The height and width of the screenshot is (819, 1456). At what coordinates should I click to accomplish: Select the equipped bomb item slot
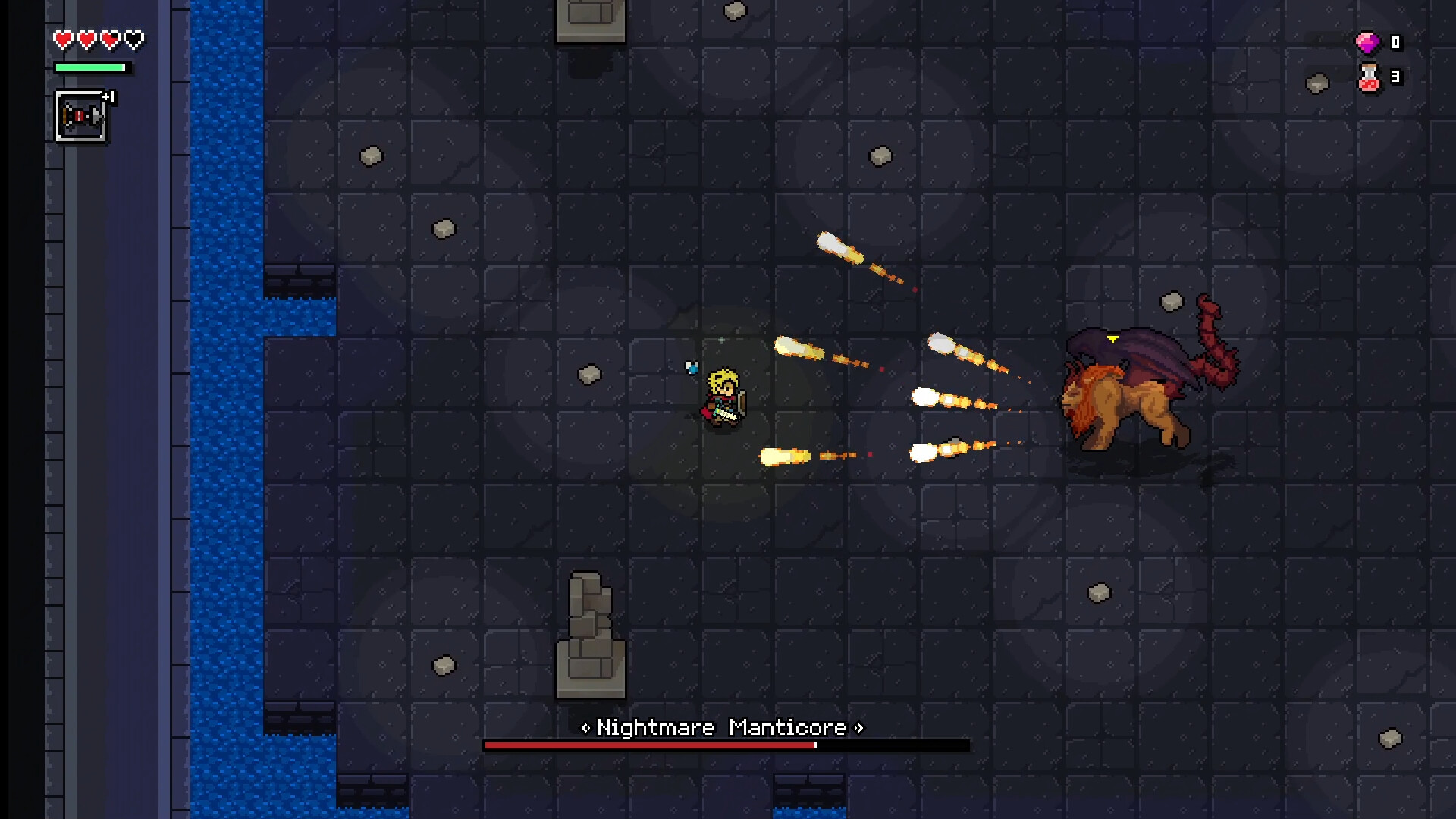[x=80, y=115]
